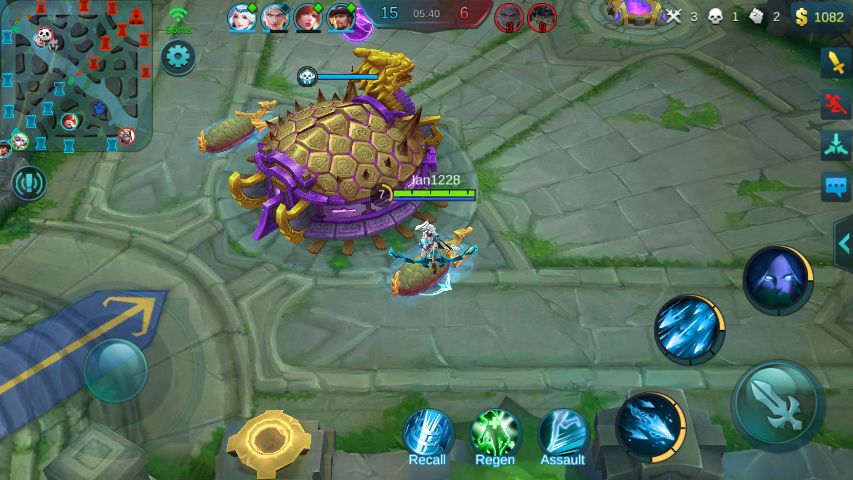The height and width of the screenshot is (480, 853).
Task: Collapse the side panel with the arrow tab
Action: [x=844, y=243]
